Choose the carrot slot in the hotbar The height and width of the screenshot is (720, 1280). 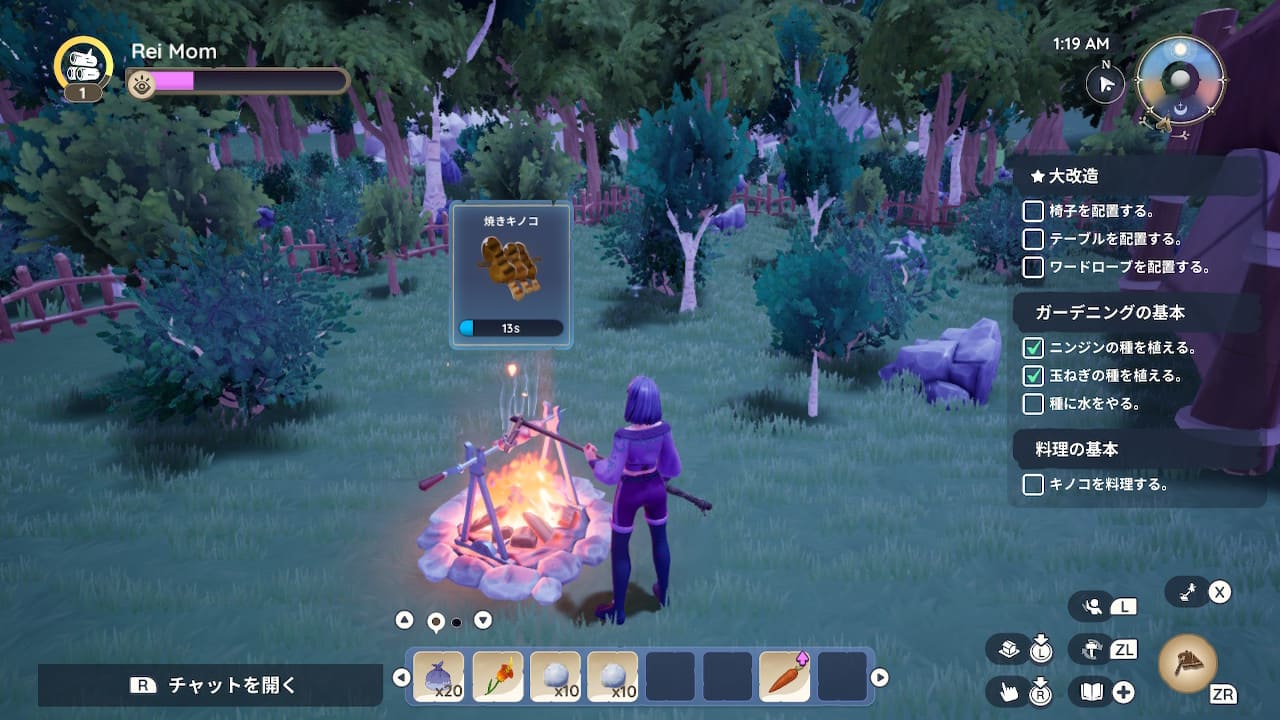coord(785,677)
